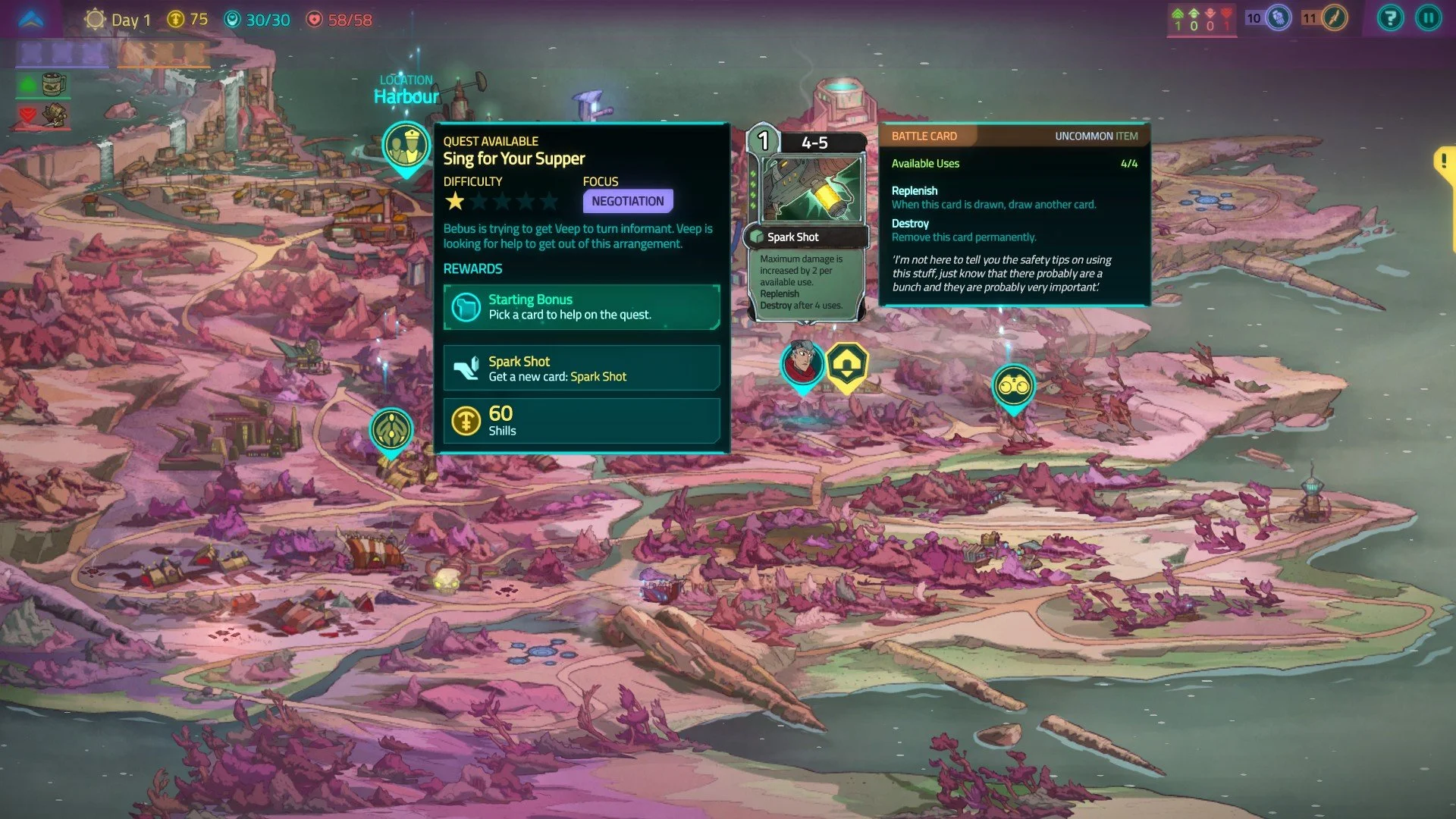The image size is (1456, 819).
Task: Pause the game
Action: click(1428, 18)
